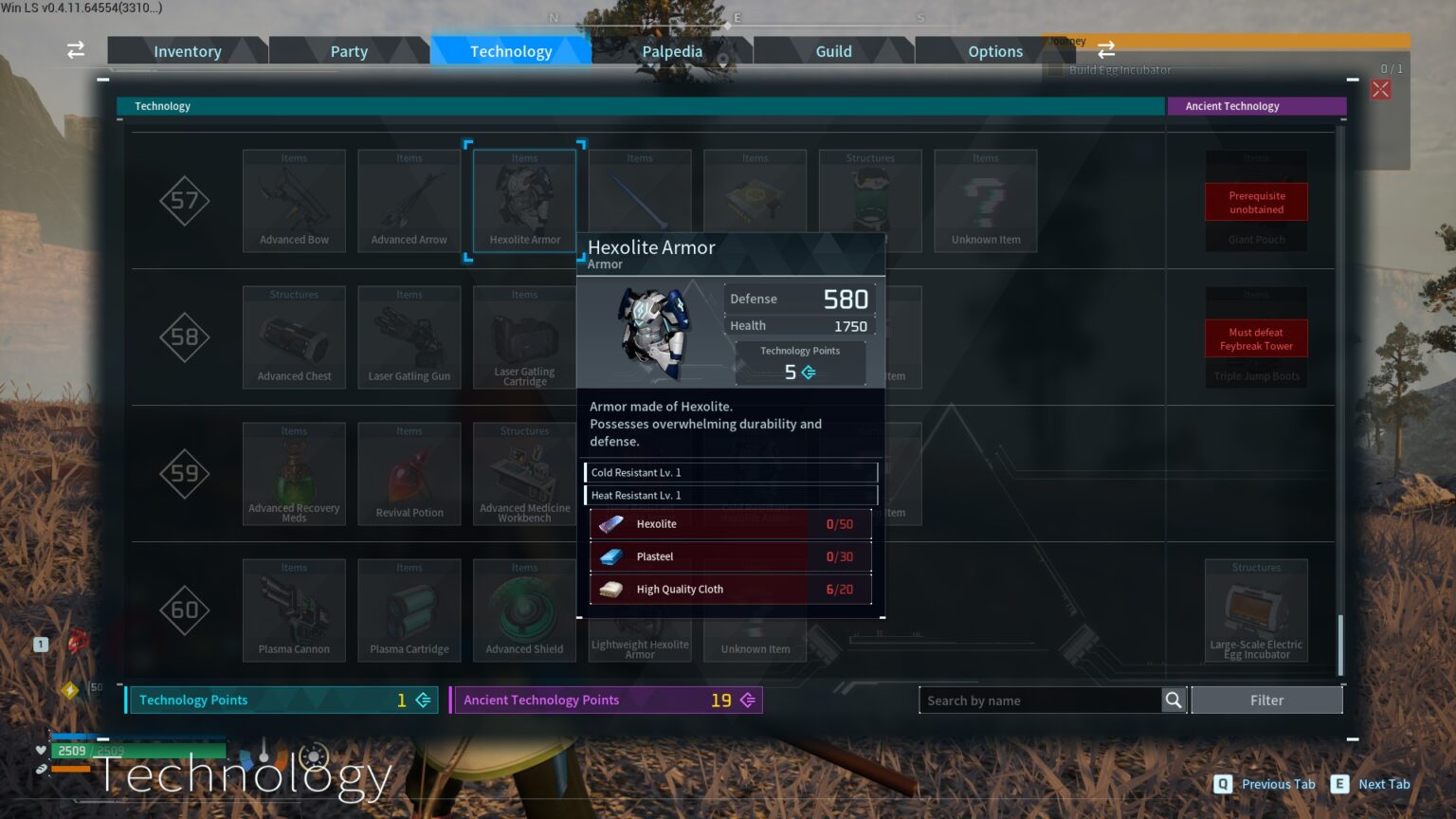Select the Palpedia tab
Screen dimensions: 1456x819
672,51
